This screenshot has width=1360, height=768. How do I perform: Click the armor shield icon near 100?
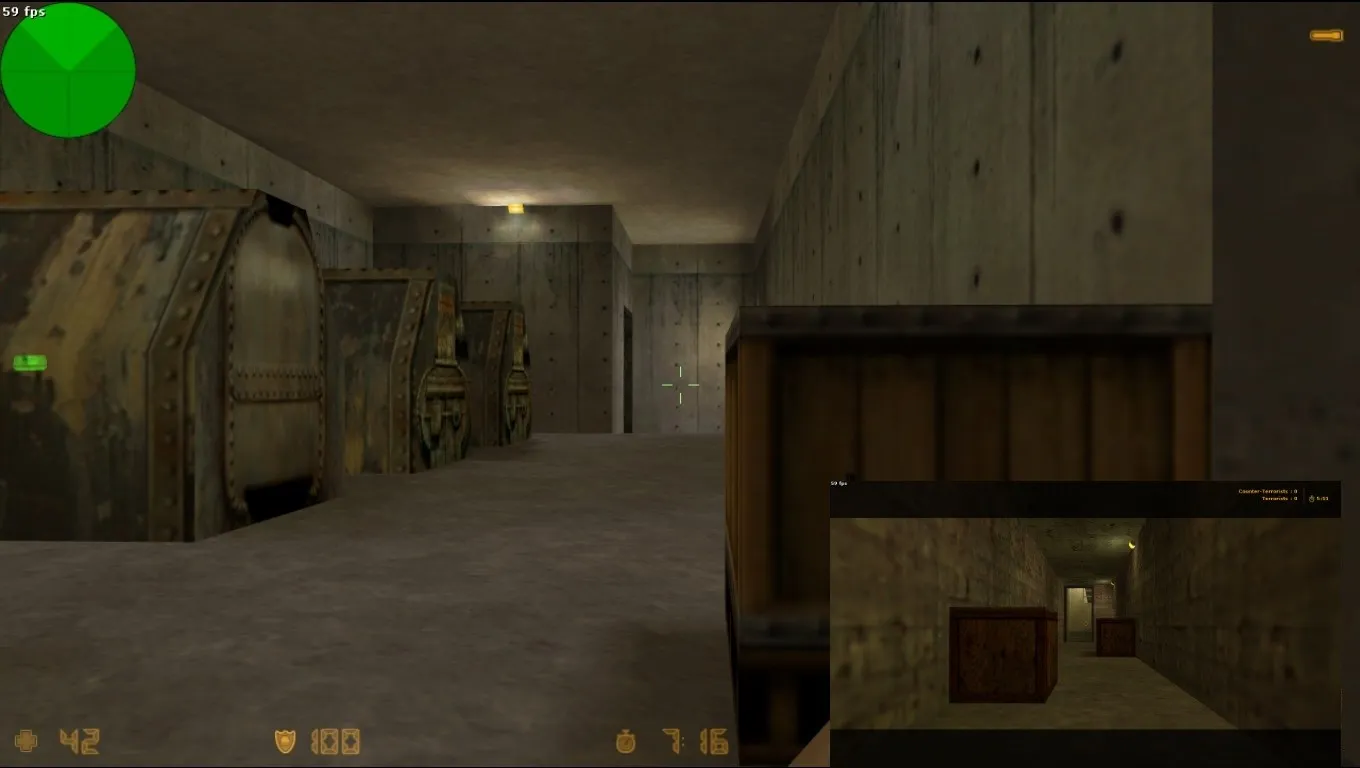[284, 743]
